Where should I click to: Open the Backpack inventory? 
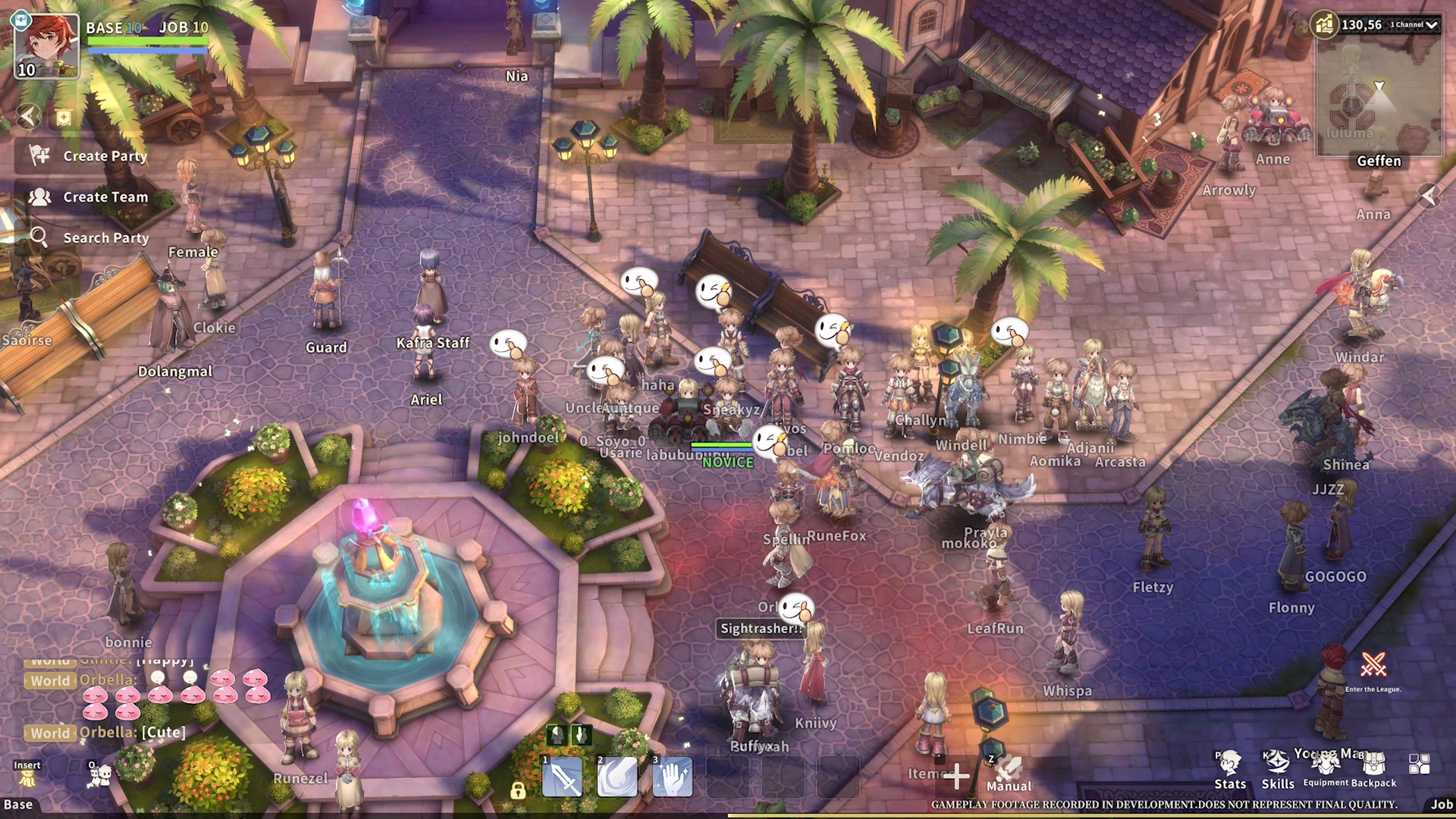click(1373, 770)
